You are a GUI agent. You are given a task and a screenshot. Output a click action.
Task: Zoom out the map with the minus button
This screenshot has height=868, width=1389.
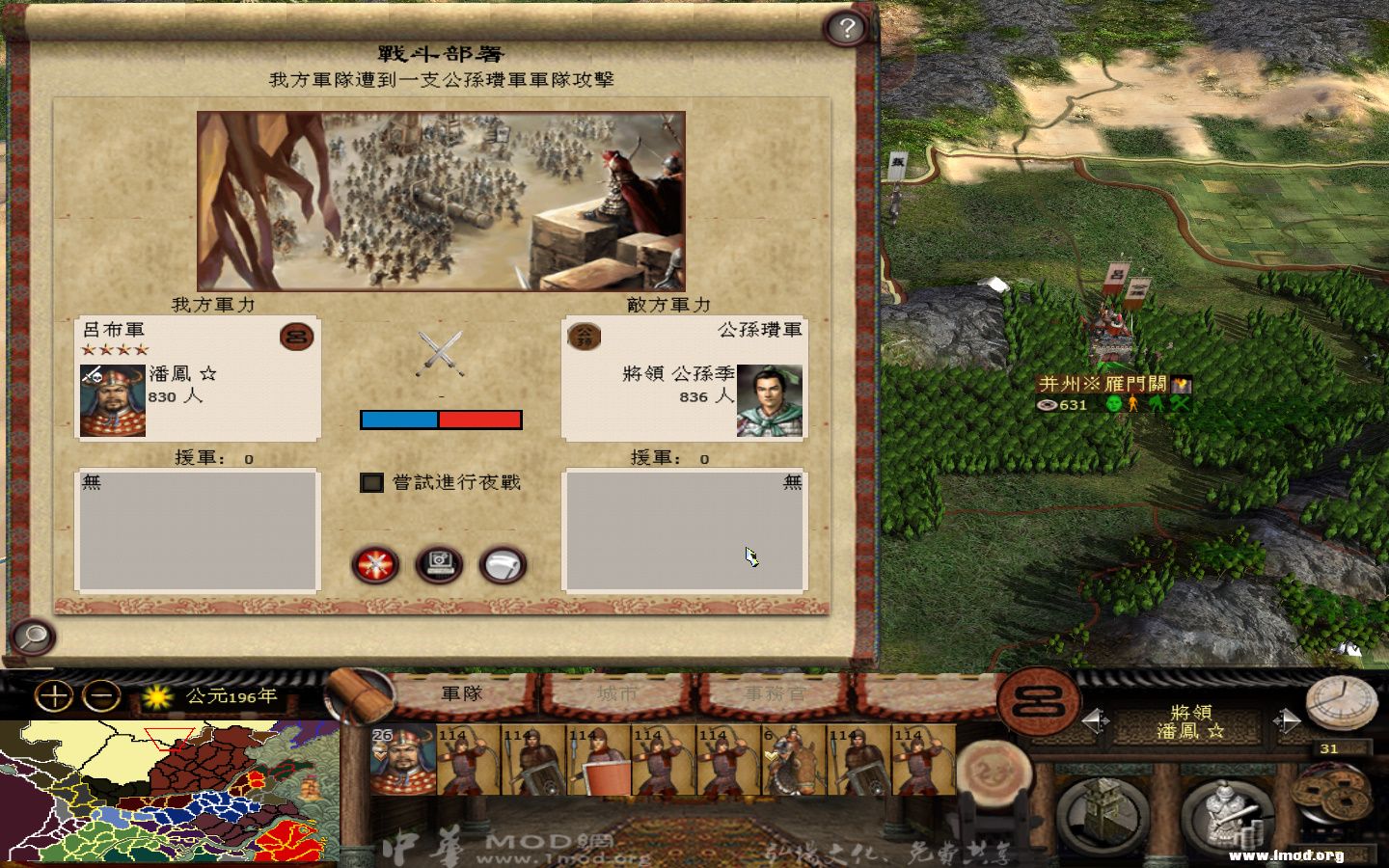pyautogui.click(x=99, y=694)
